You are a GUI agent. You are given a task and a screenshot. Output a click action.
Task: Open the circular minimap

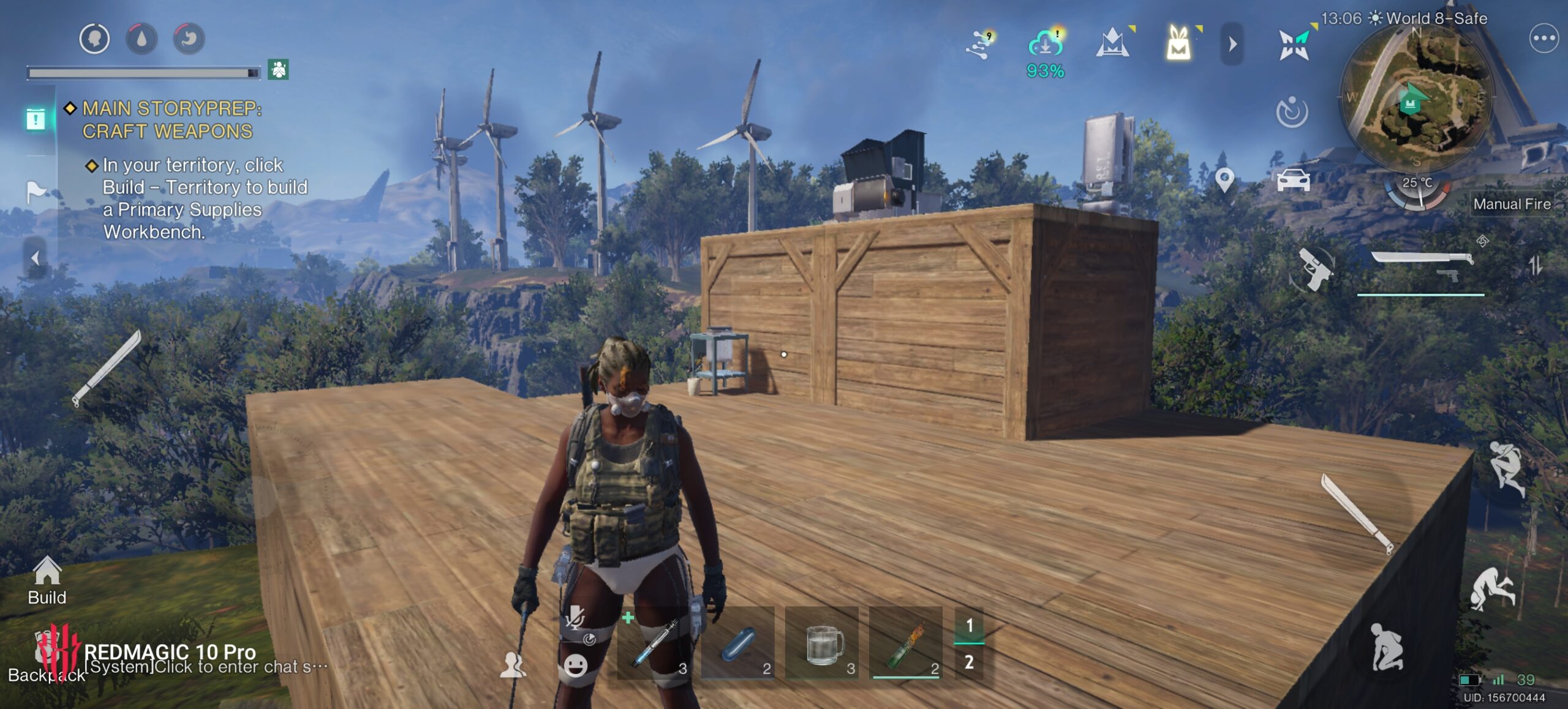coord(1416,98)
